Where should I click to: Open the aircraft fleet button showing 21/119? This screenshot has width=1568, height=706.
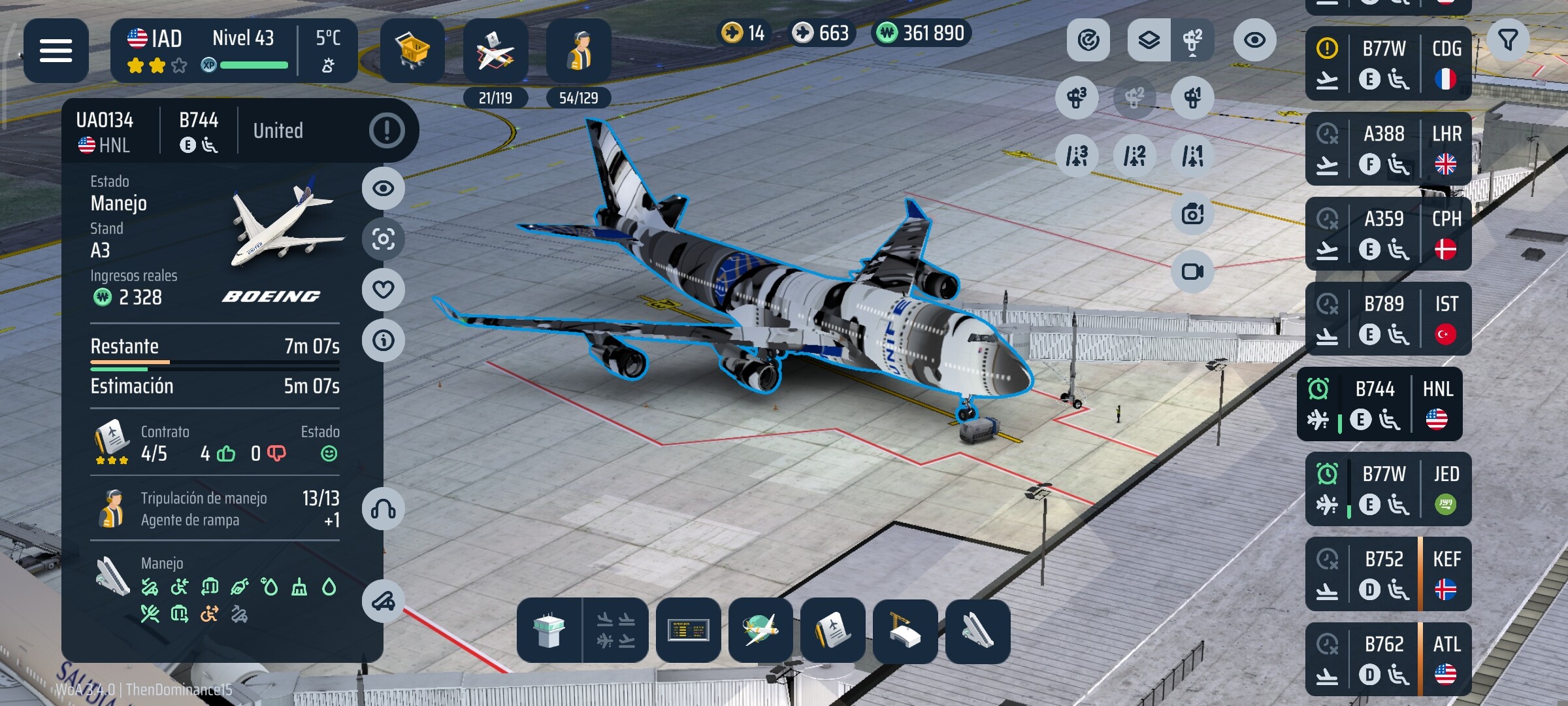click(x=495, y=52)
